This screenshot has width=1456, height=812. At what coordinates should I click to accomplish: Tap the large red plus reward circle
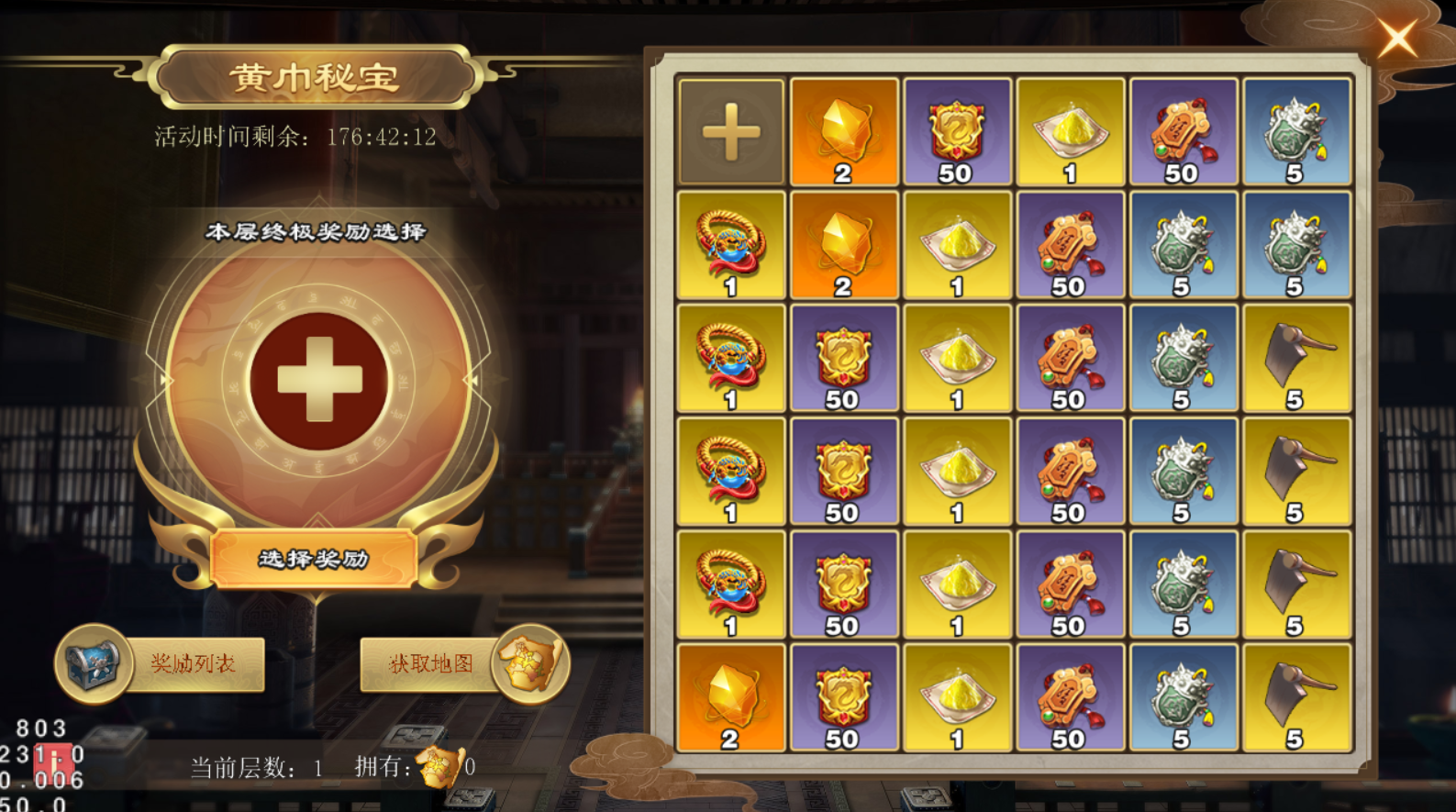point(318,380)
